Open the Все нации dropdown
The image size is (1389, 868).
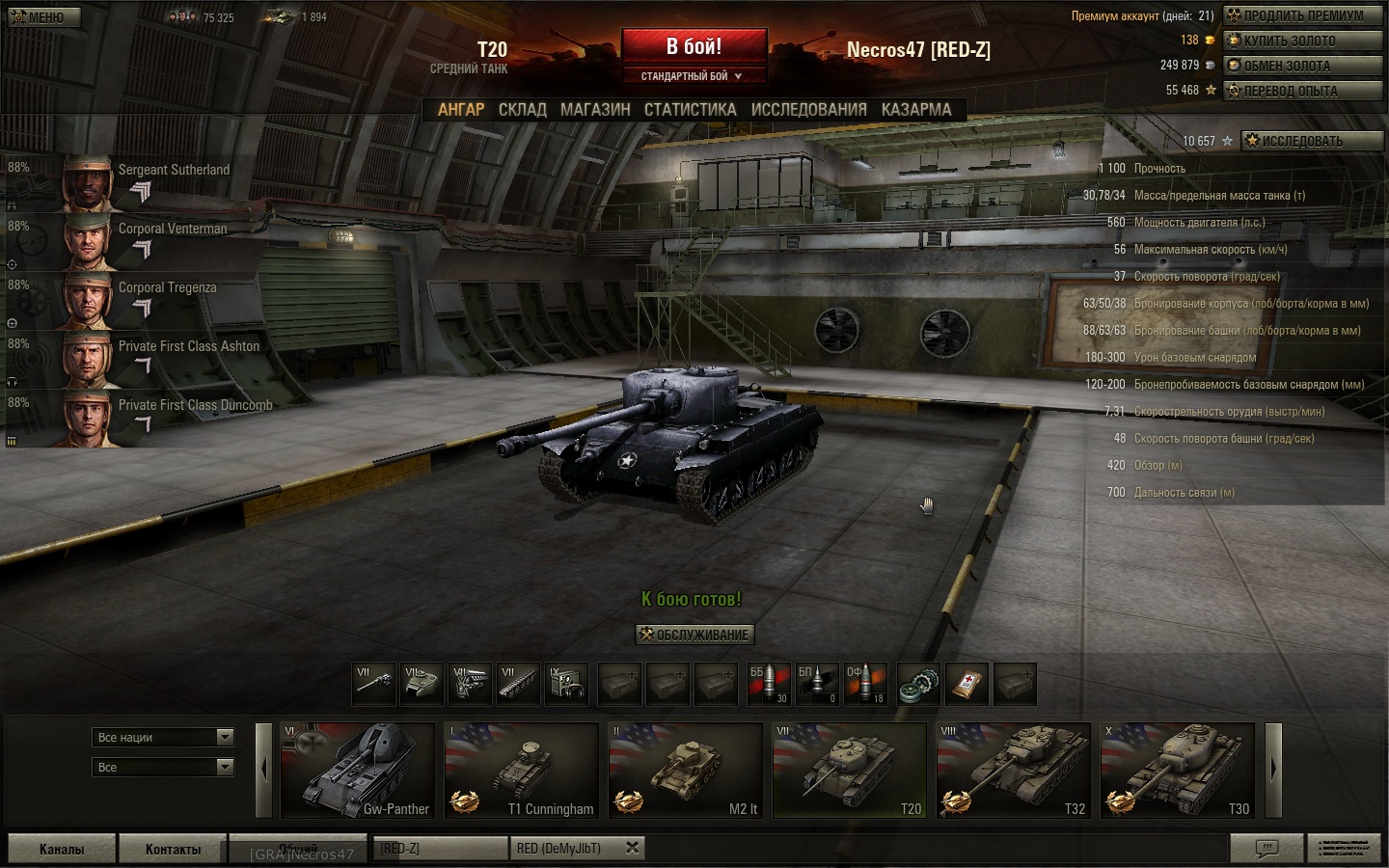165,738
